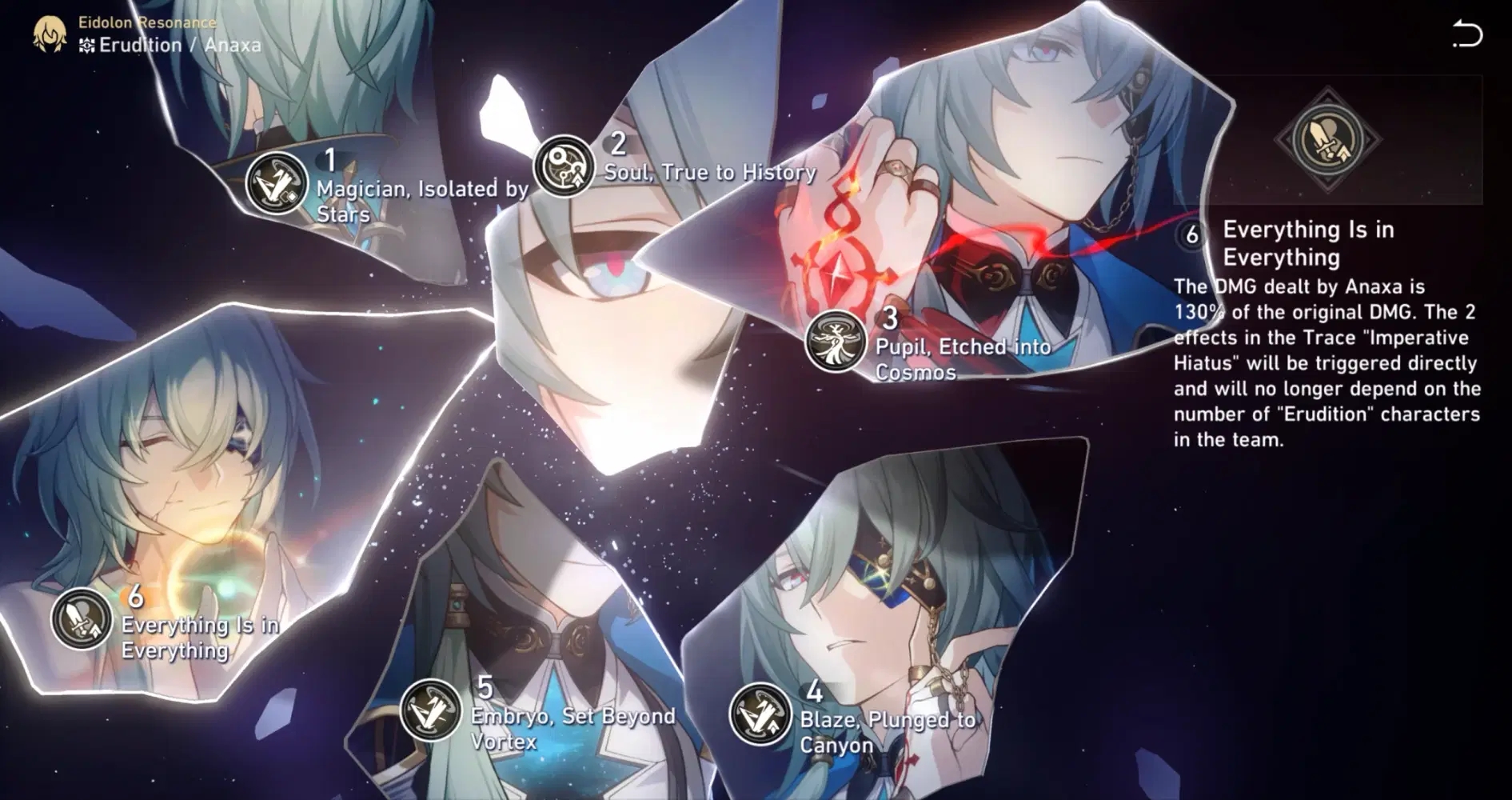View Eidolon 5 Embryo, Set Beyond Vortex
Viewport: 1512px width, 800px height.
coord(430,710)
